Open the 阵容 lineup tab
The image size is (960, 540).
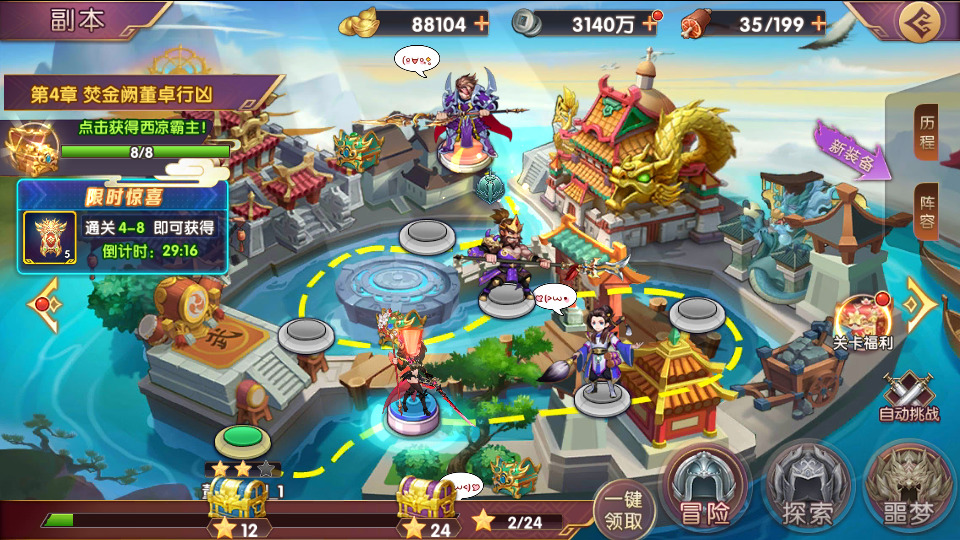pos(927,210)
